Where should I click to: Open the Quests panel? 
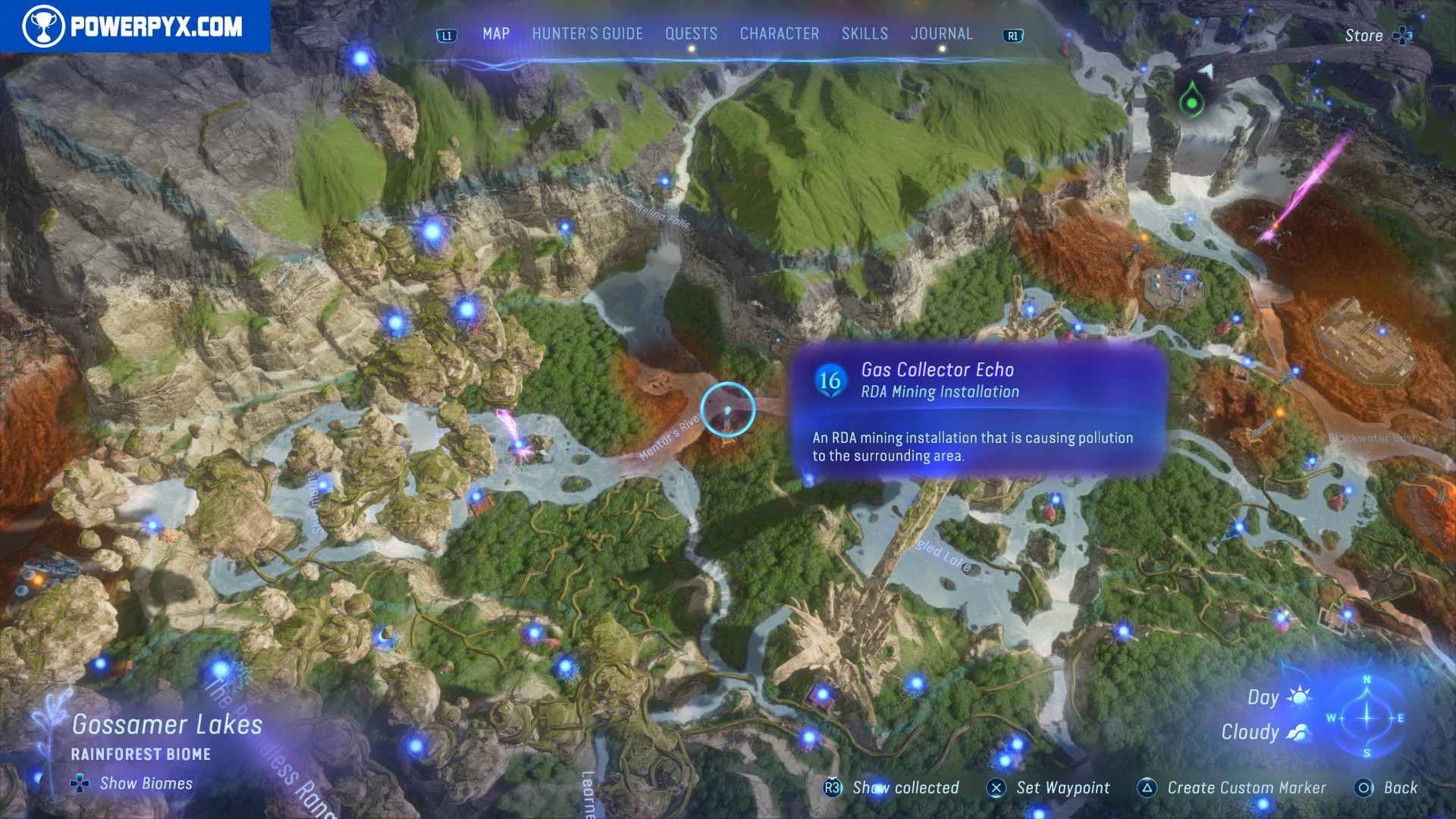(691, 34)
